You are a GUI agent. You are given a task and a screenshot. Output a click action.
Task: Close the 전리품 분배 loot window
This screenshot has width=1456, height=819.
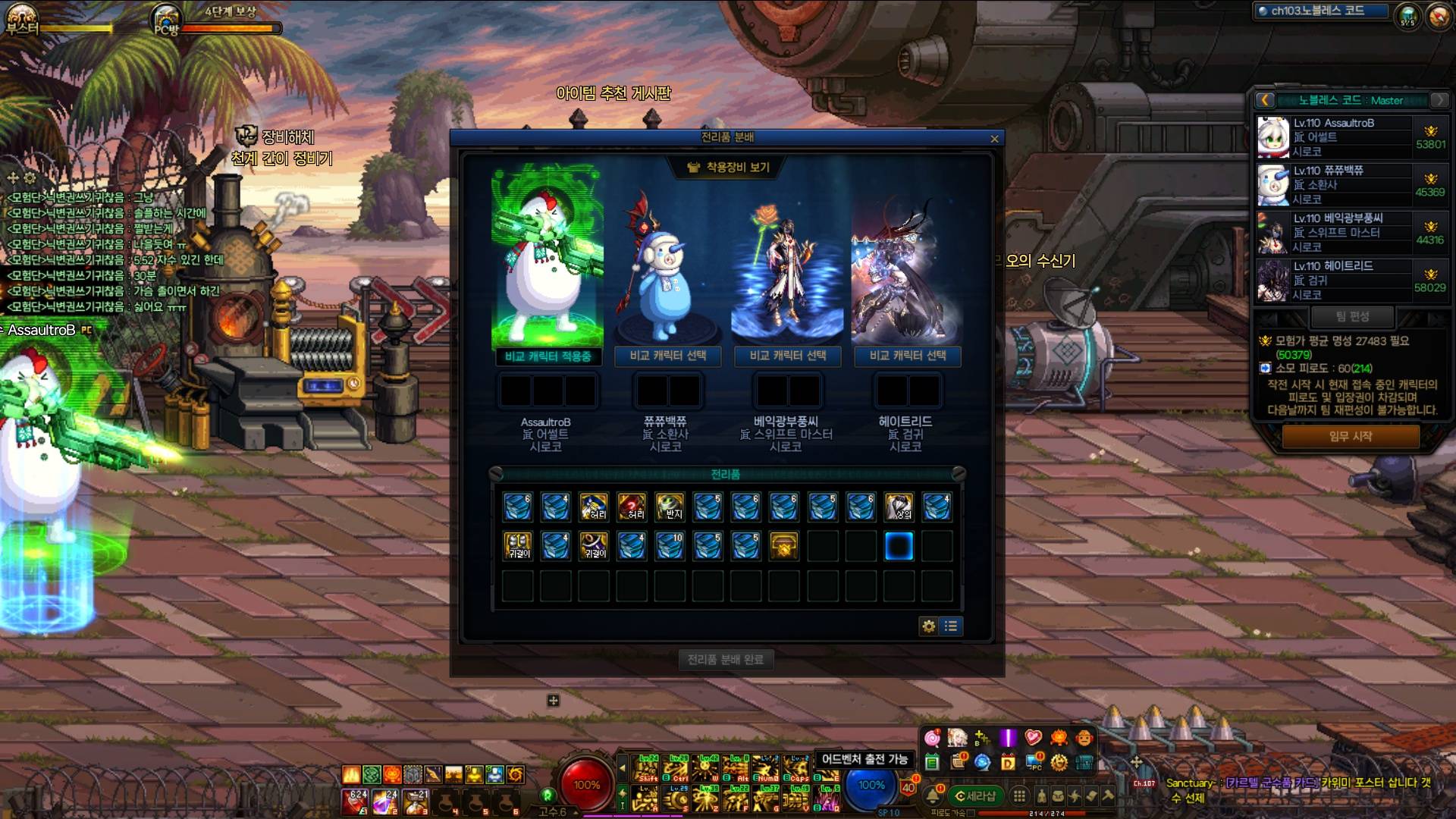coord(994,139)
